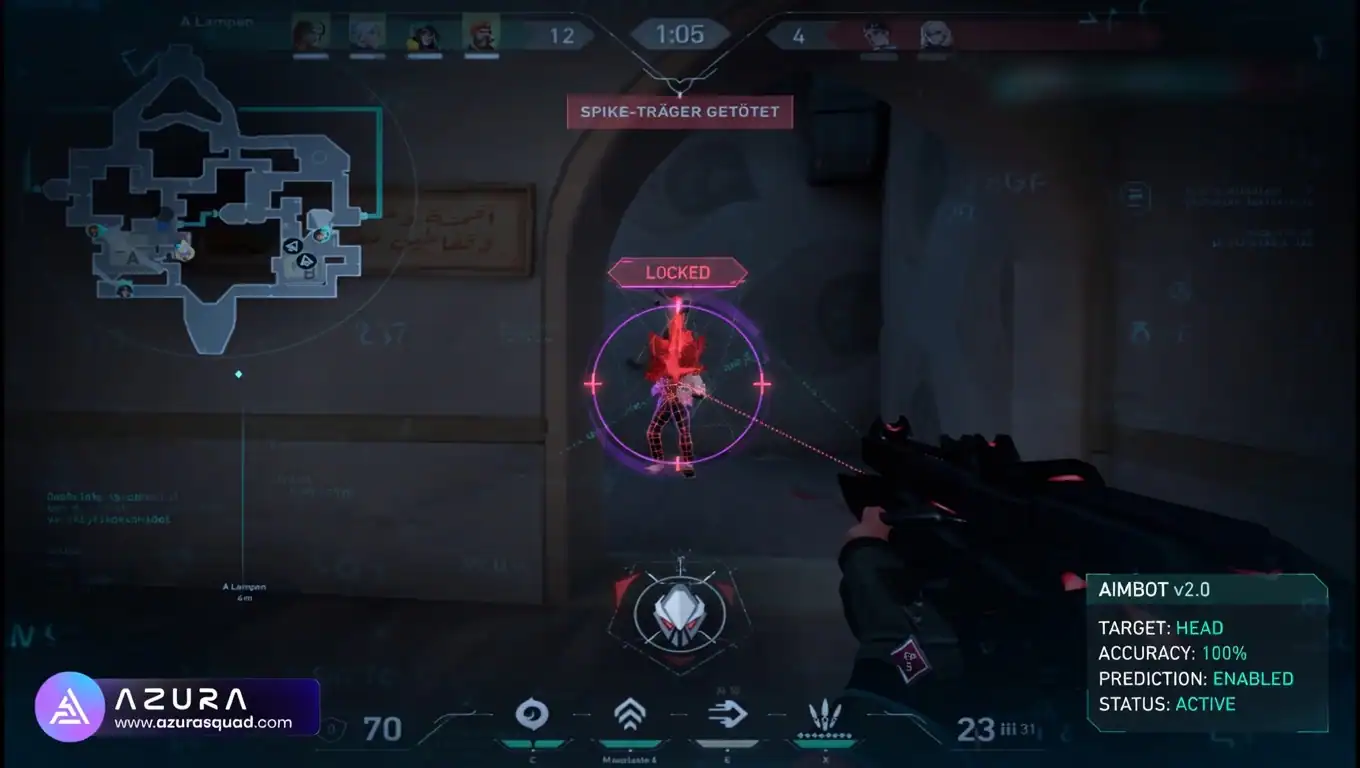This screenshot has height=768, width=1360.
Task: Select the Azura logo in the watermark
Action: click(x=70, y=706)
